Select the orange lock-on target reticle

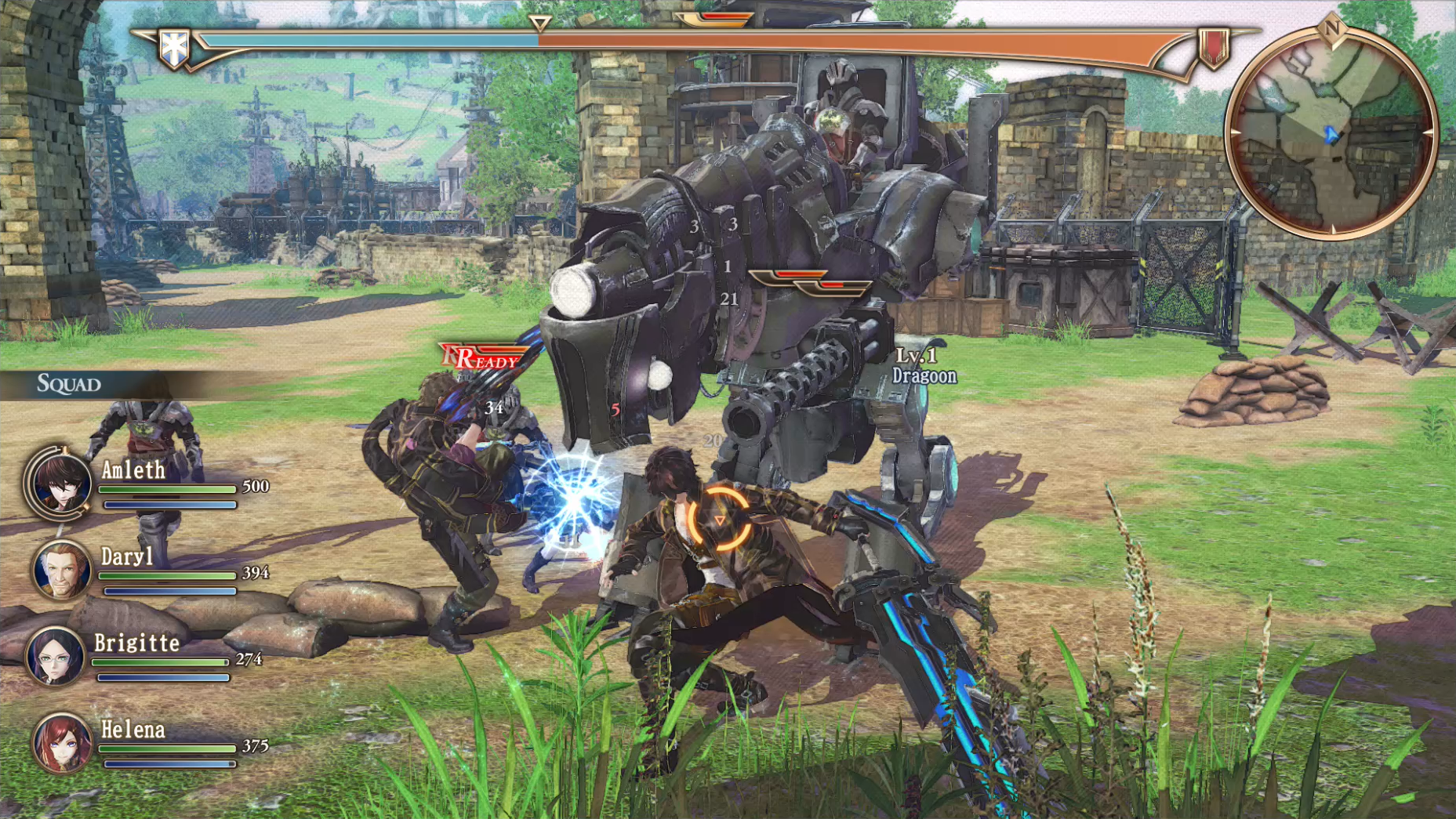click(718, 520)
